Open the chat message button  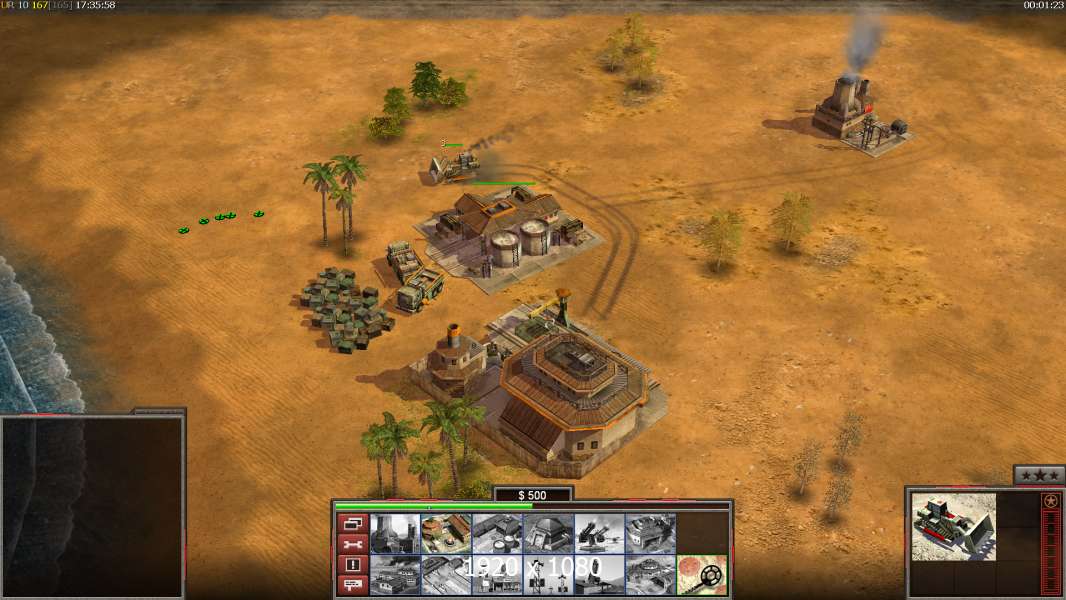(352, 586)
